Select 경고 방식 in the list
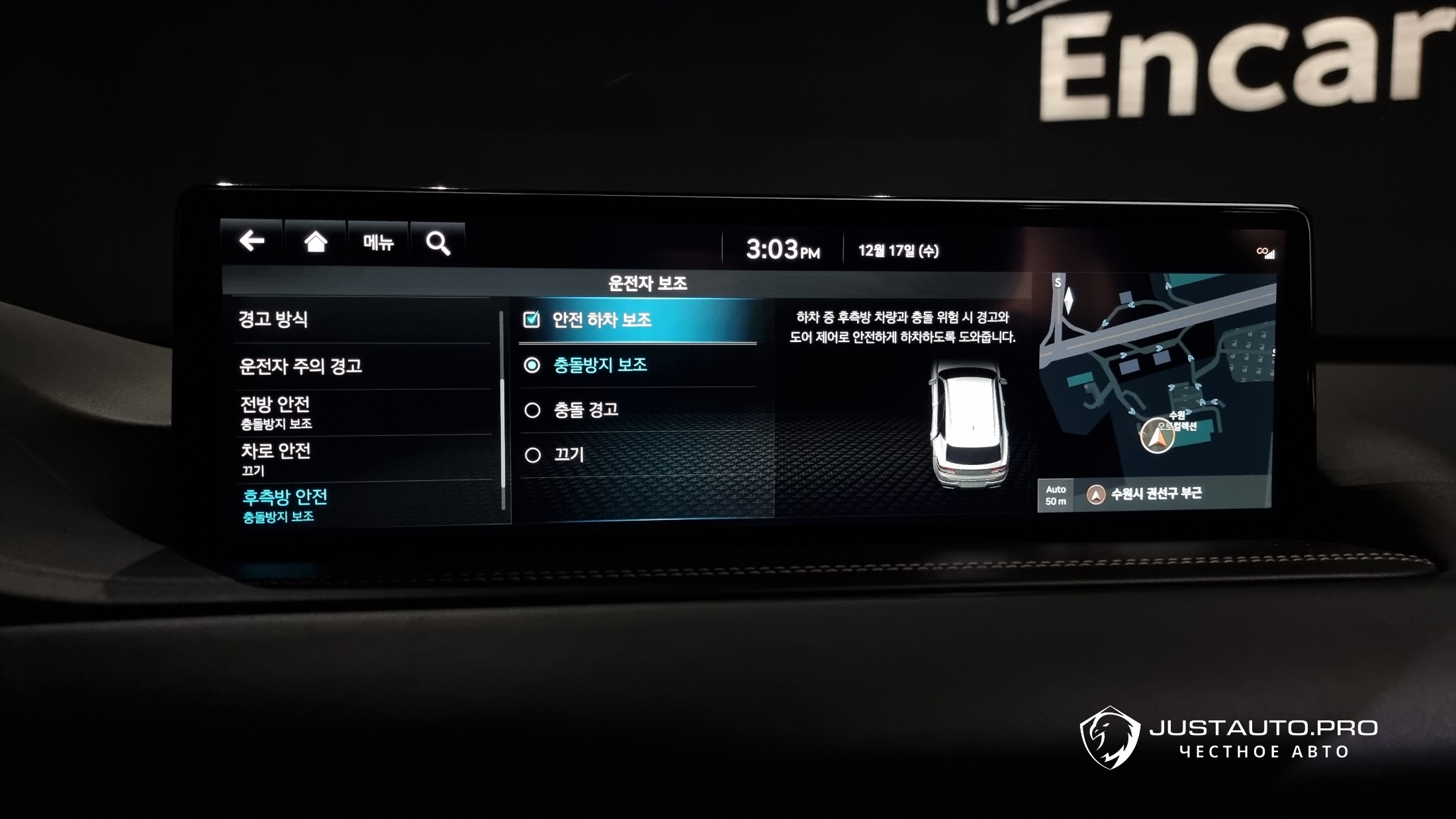The height and width of the screenshot is (819, 1456). (x=273, y=320)
